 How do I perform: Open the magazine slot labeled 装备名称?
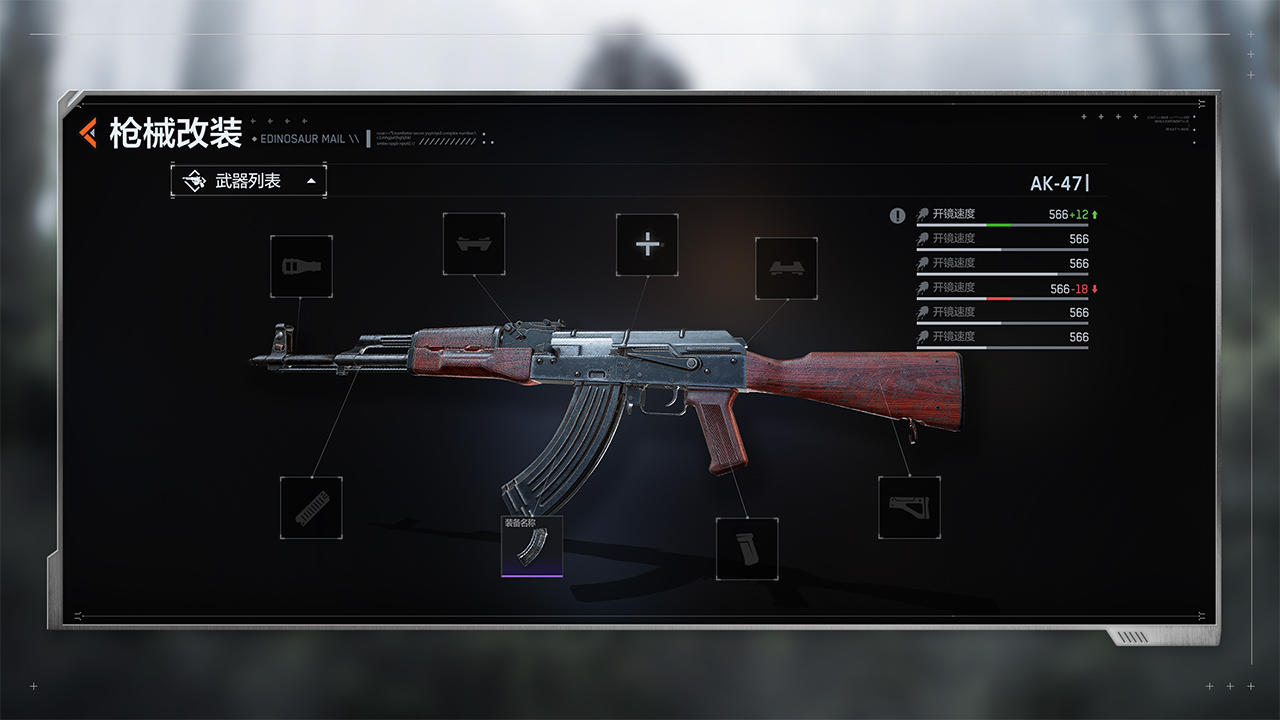533,547
